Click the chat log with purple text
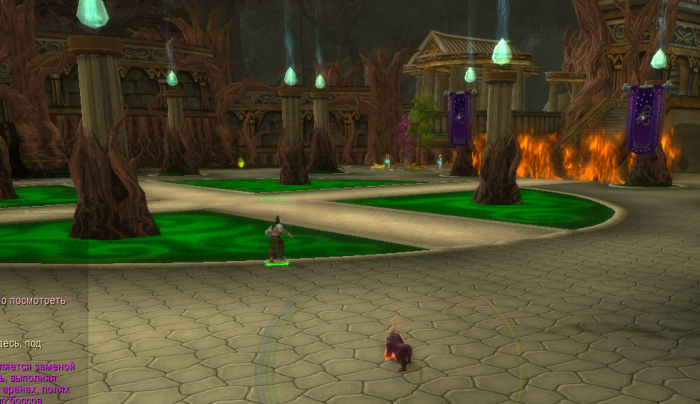 pyautogui.click(x=36, y=382)
